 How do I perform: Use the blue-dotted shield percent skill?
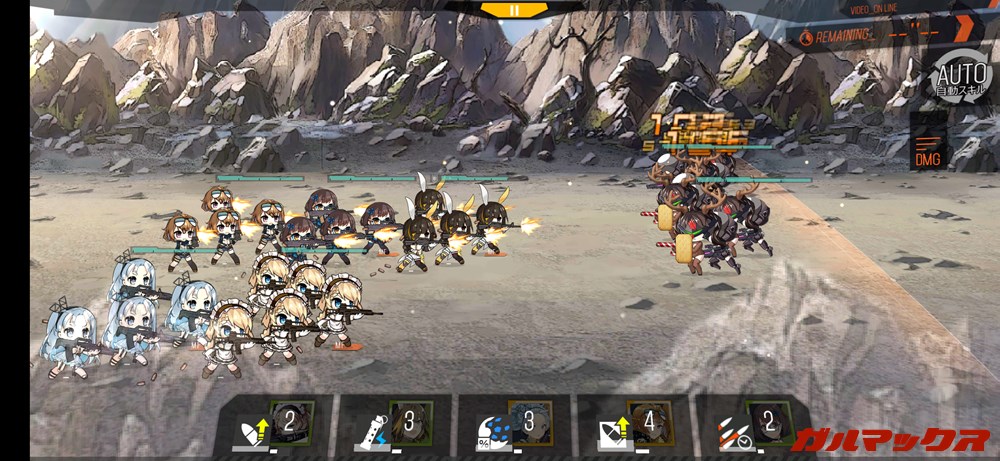click(x=512, y=424)
